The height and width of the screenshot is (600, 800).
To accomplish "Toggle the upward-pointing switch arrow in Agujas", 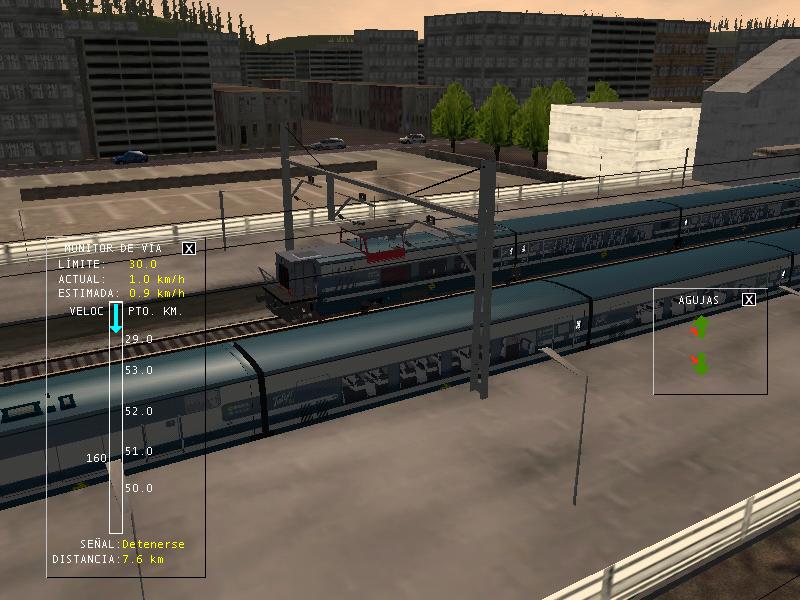I will pos(700,327).
